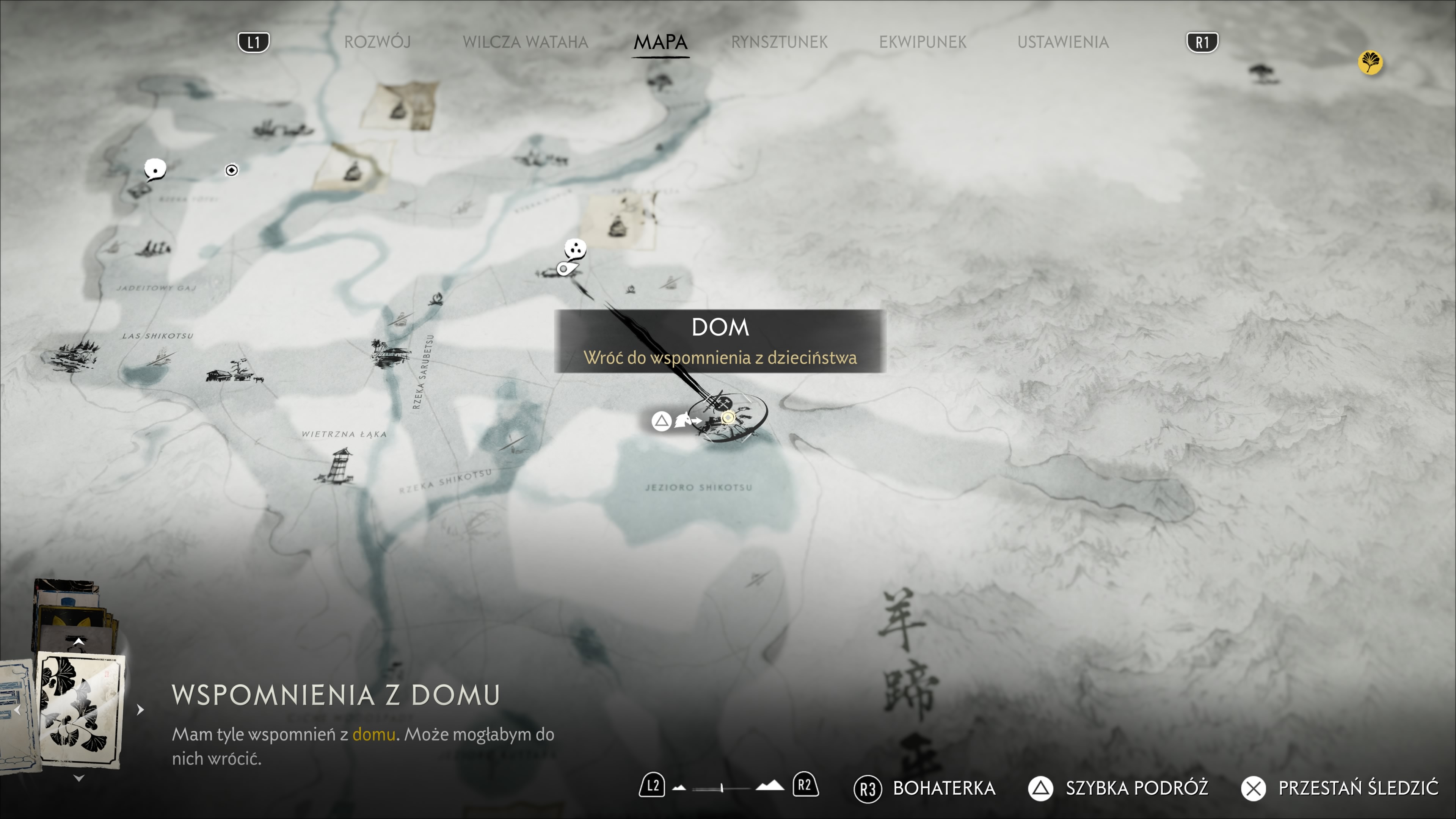Screen dimensions: 1456x819
Task: Adjust the map zoom slider
Action: 722,787
